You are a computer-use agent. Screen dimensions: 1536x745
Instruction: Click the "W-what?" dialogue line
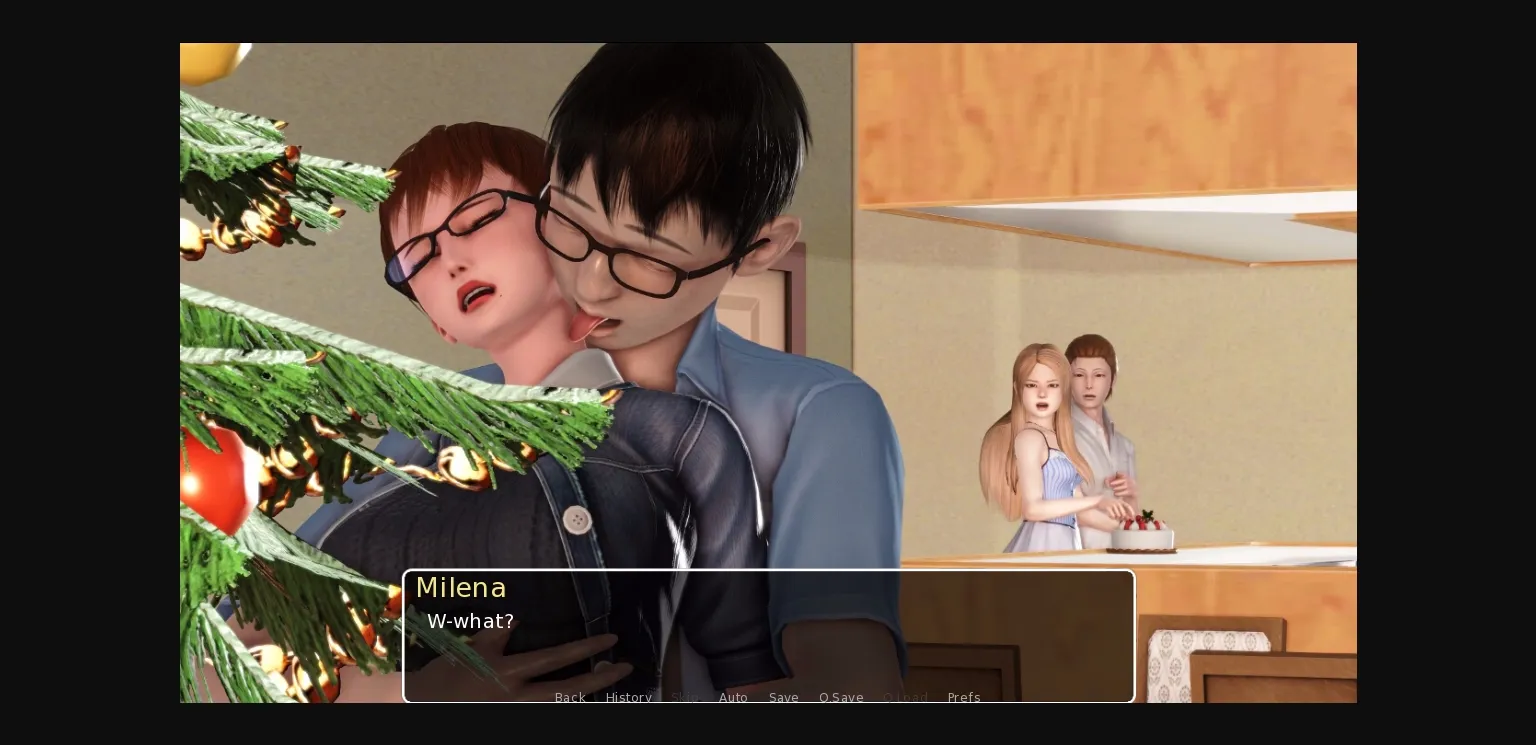pyautogui.click(x=470, y=621)
